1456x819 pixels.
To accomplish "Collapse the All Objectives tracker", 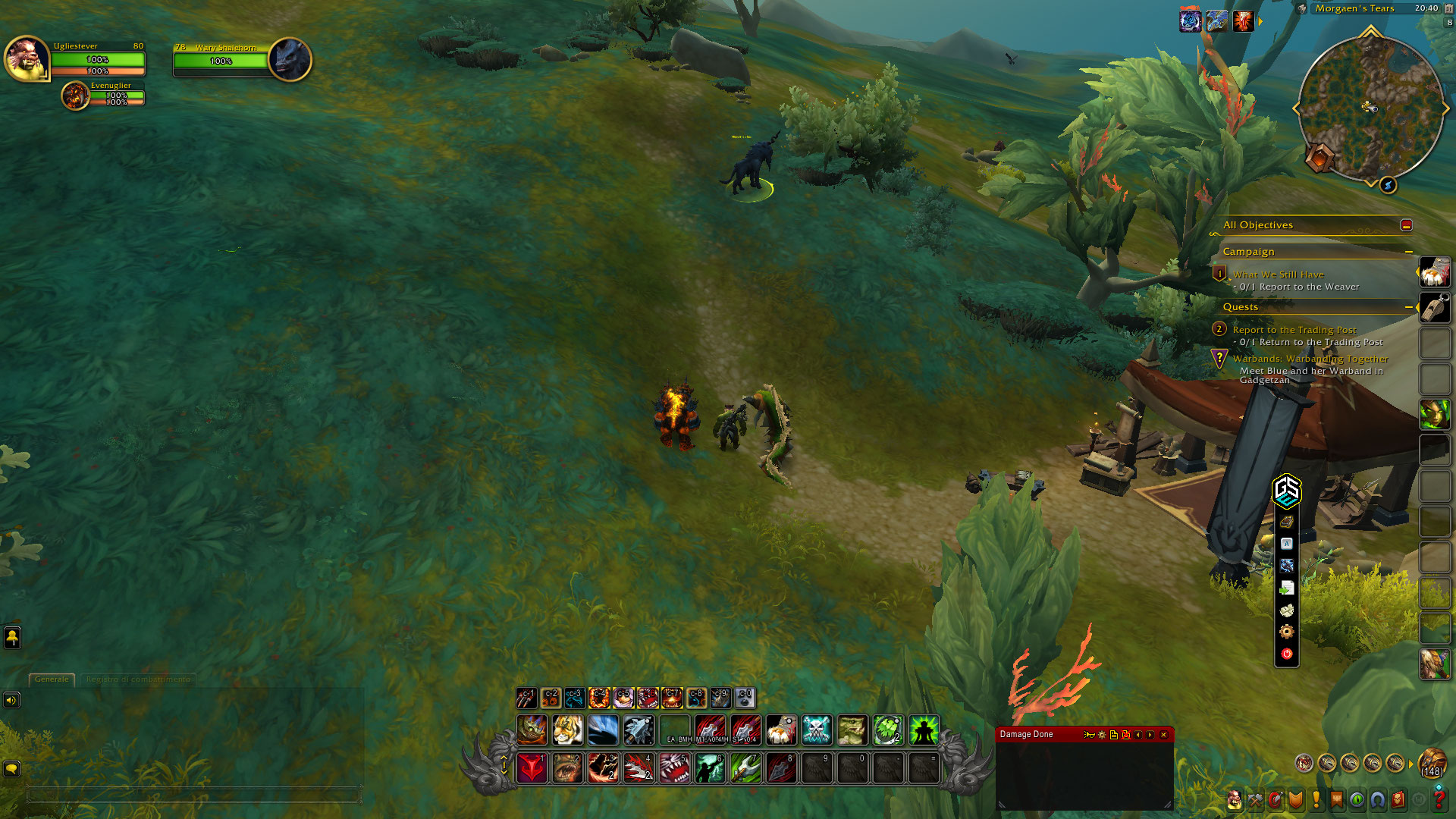I will click(1406, 225).
